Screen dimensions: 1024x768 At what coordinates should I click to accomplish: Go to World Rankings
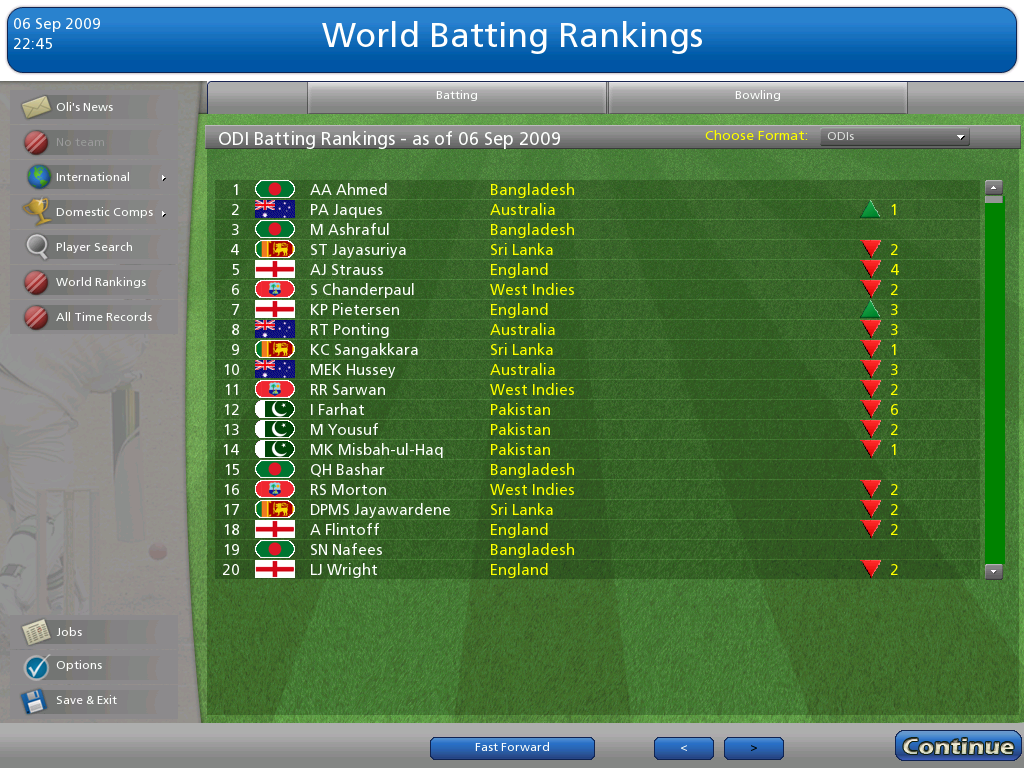100,282
